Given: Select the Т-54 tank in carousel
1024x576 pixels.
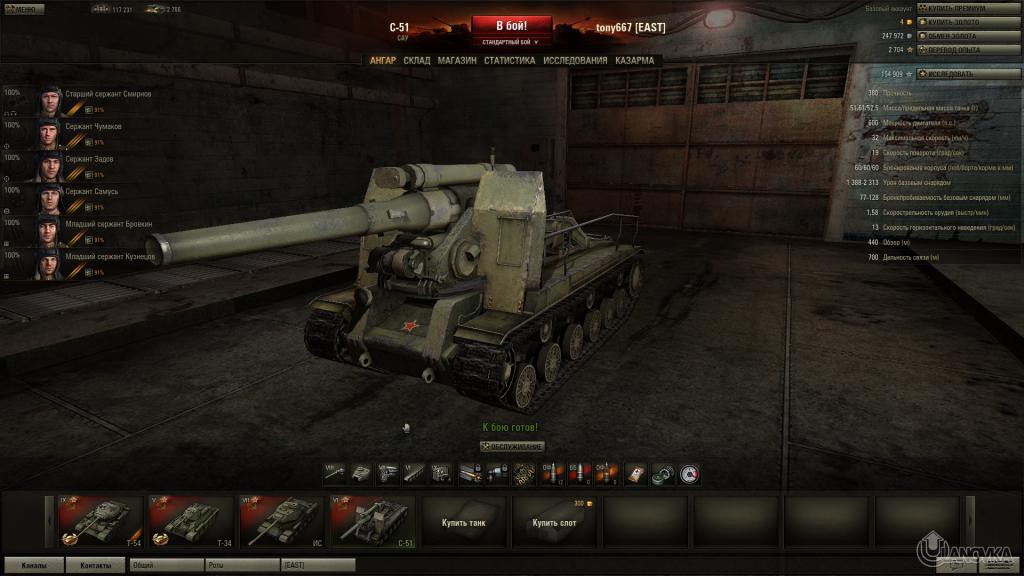Looking at the screenshot, I should 101,521.
